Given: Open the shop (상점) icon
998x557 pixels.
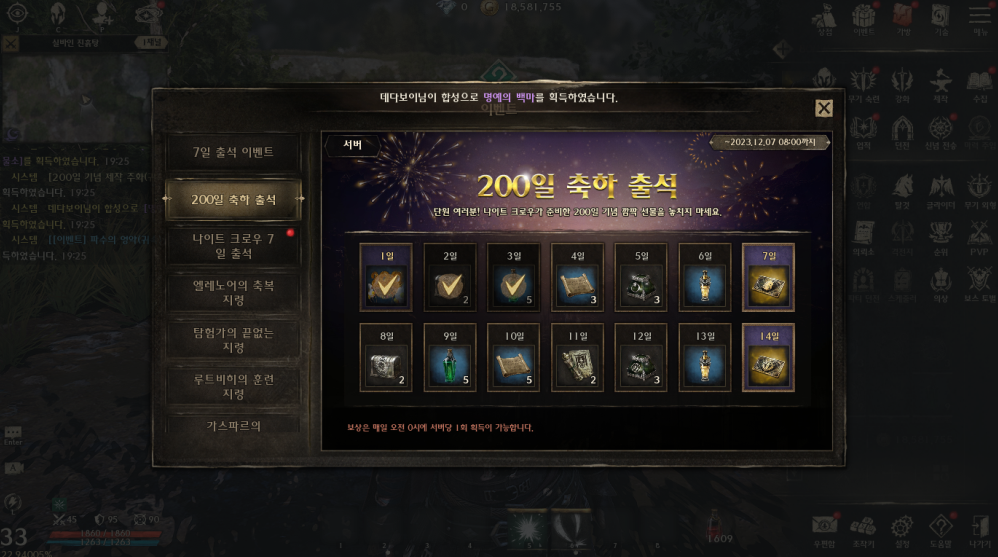Looking at the screenshot, I should 825,18.
